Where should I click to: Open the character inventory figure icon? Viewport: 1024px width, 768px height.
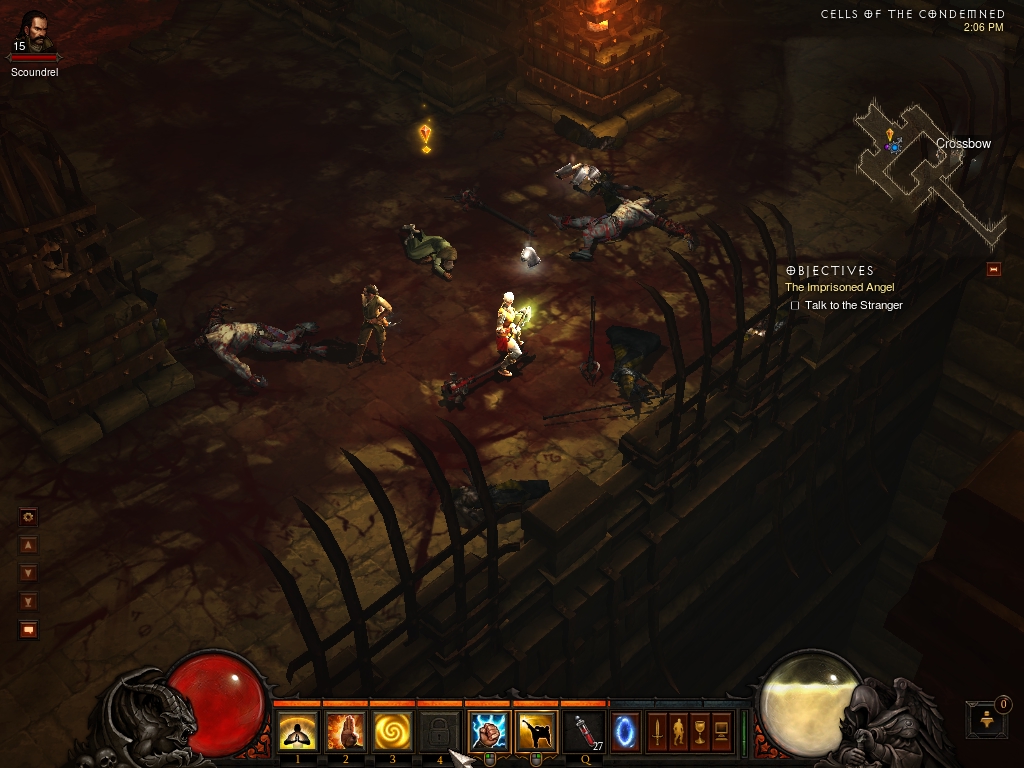(x=678, y=732)
